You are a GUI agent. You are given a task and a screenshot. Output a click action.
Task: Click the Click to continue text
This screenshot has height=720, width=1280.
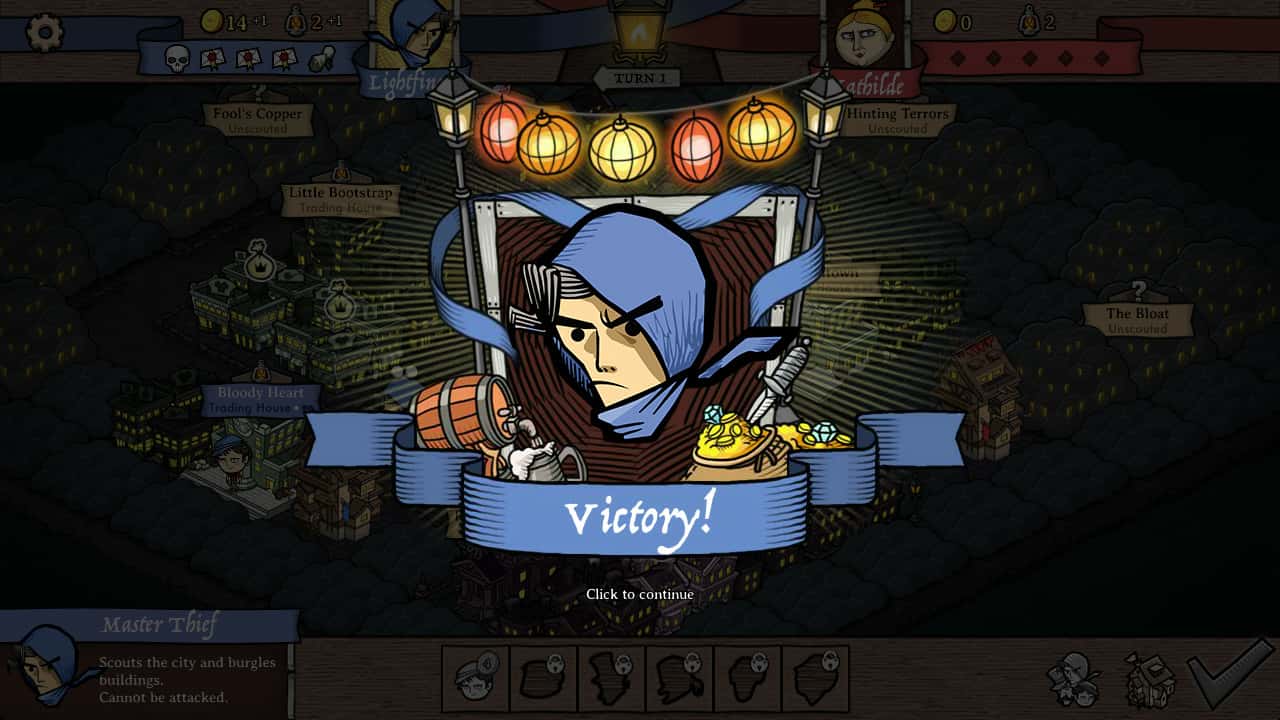coord(640,593)
